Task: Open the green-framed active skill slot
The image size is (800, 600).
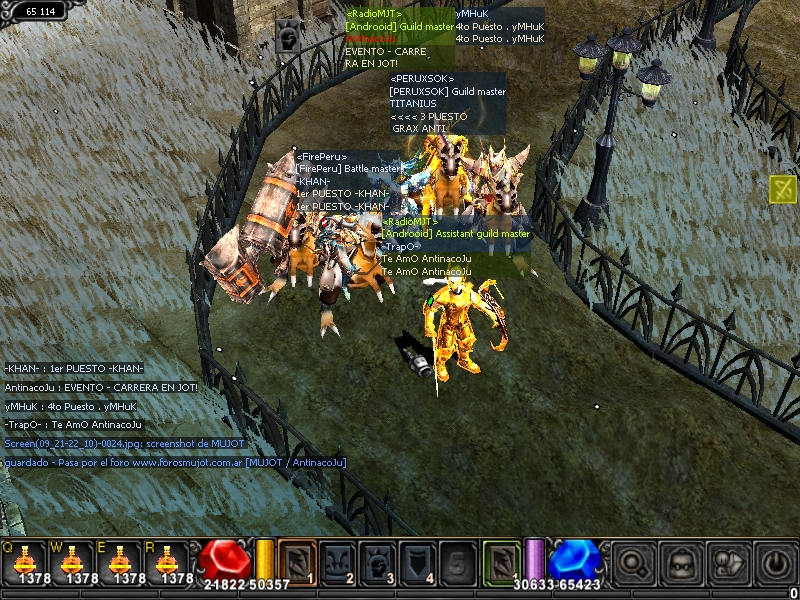Action: (x=501, y=561)
